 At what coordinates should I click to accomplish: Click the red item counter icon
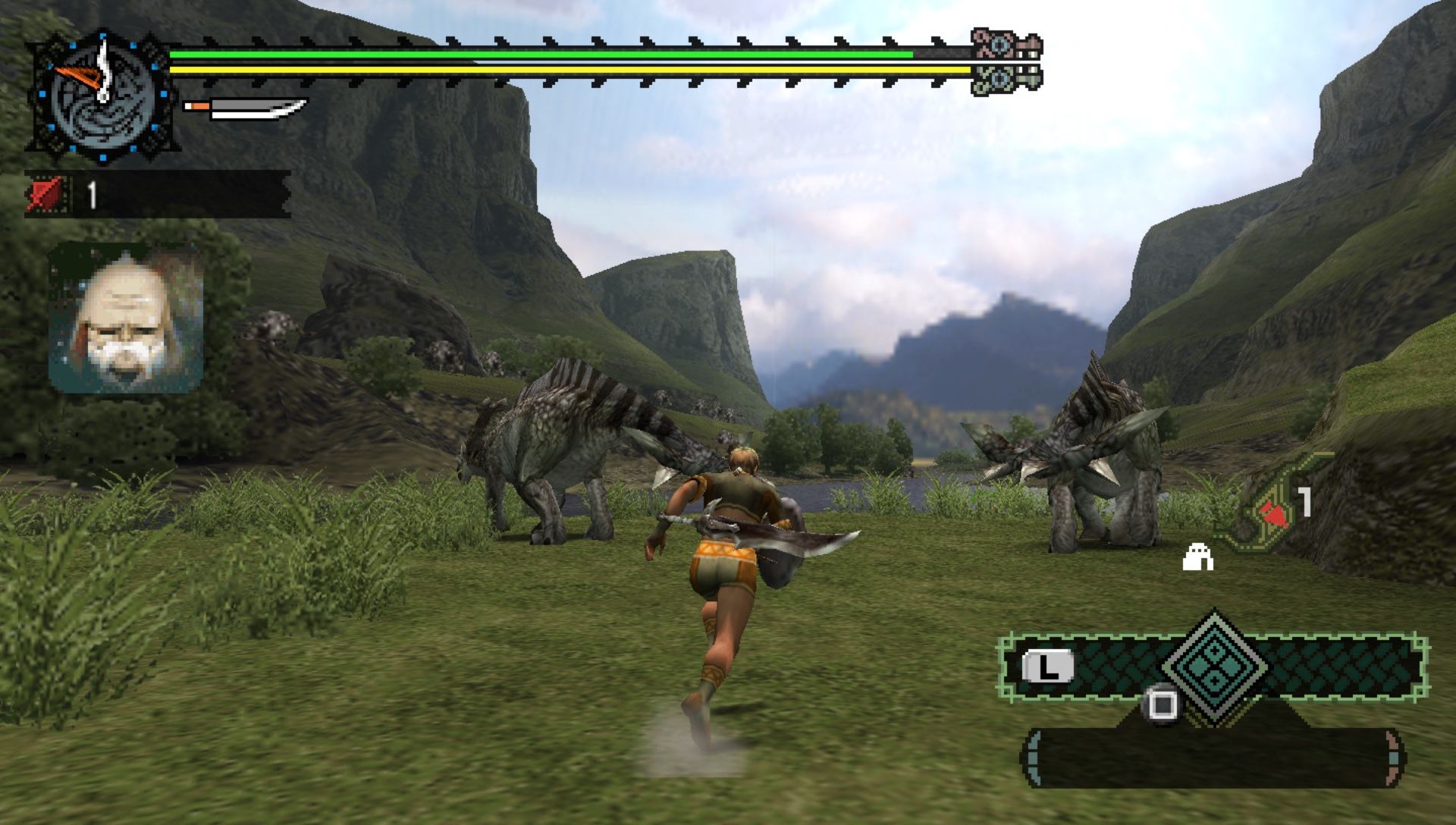click(x=46, y=195)
